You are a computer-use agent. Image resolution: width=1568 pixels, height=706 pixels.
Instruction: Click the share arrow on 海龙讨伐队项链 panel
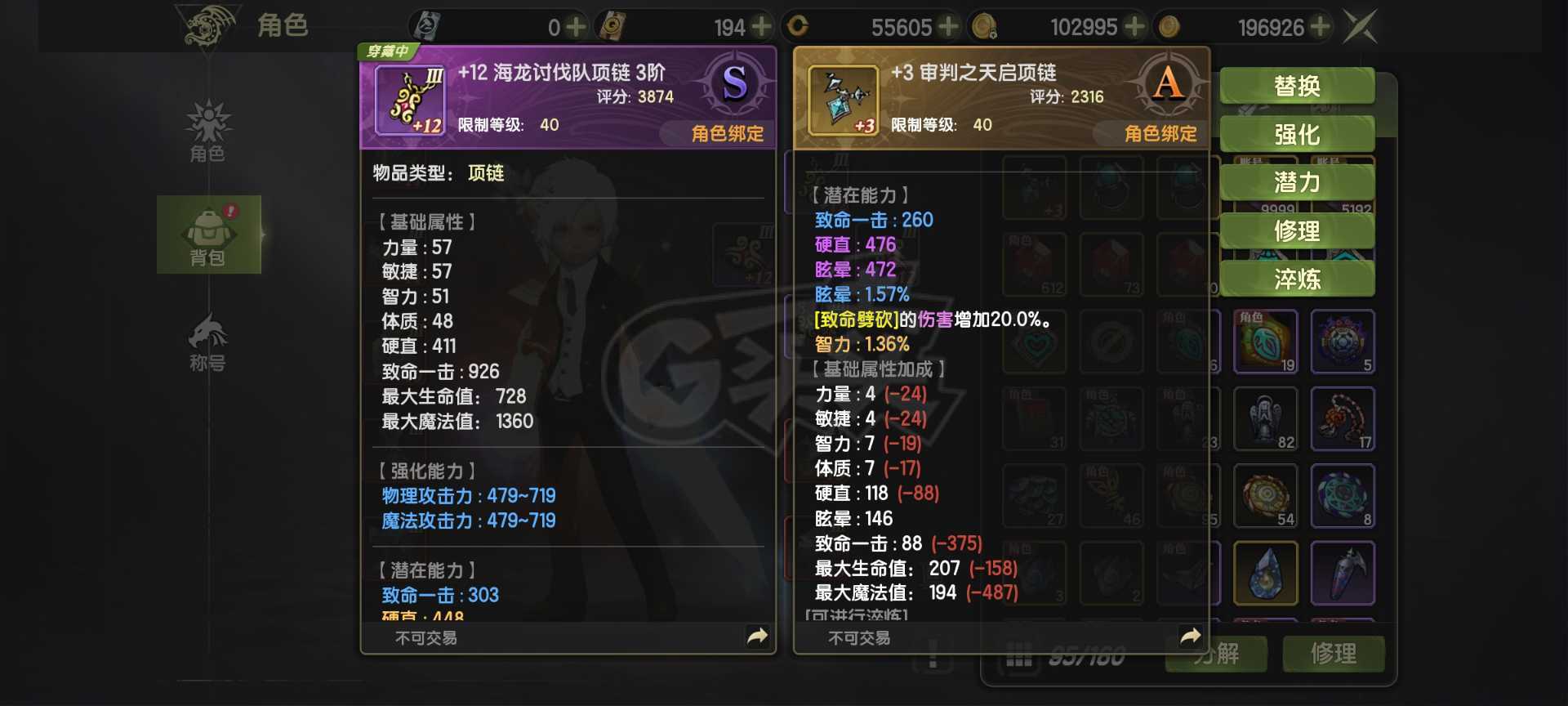(758, 635)
